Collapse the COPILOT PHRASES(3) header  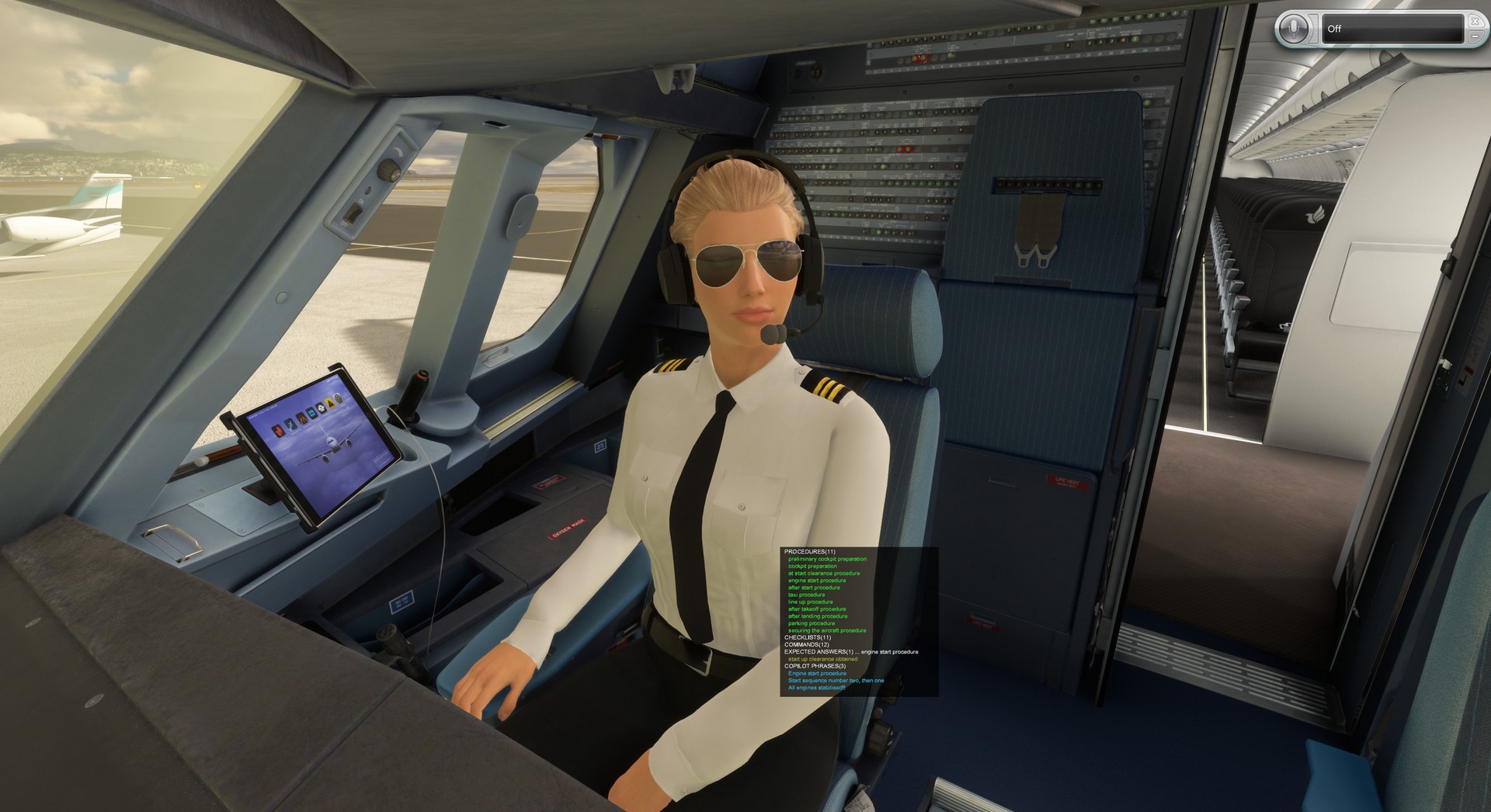coord(815,666)
